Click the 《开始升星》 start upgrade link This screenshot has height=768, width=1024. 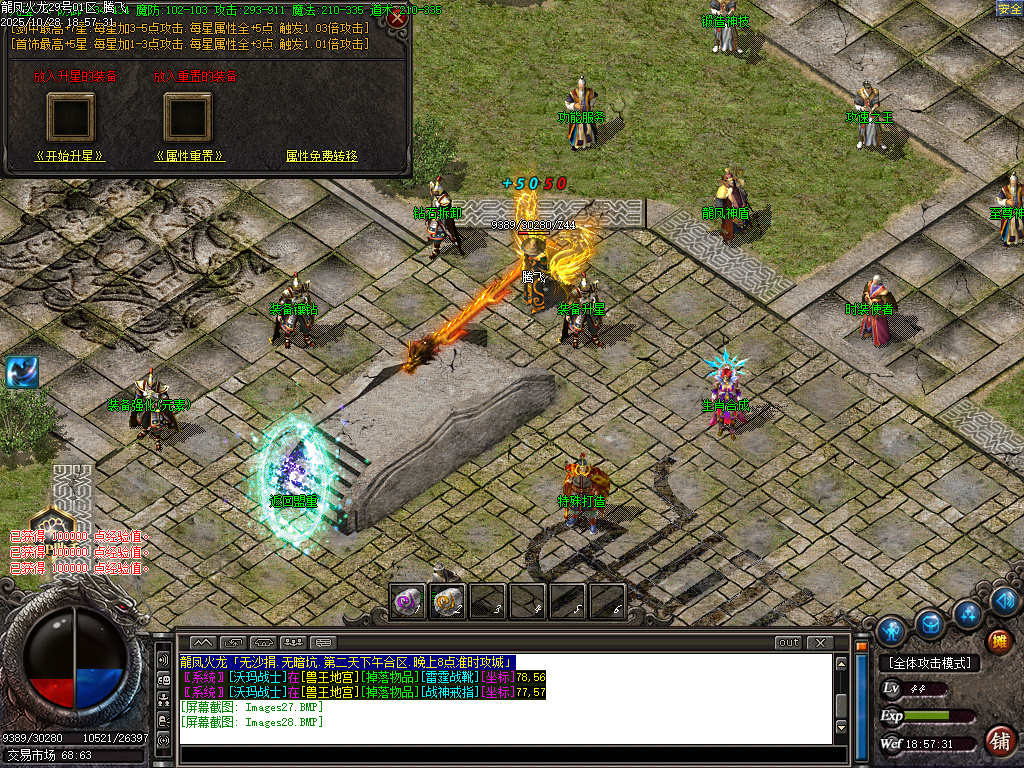(x=70, y=157)
